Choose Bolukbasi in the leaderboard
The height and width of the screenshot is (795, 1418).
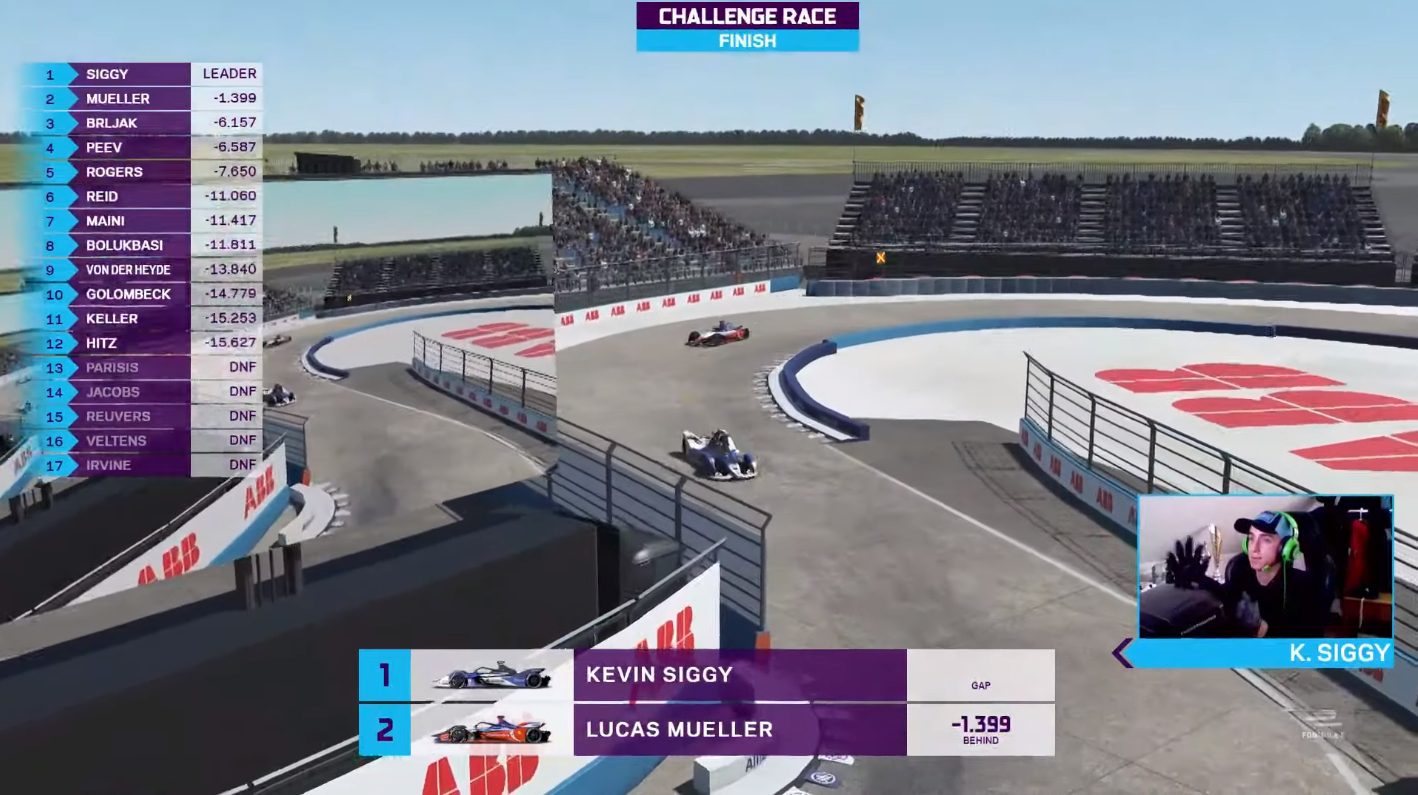pos(140,245)
